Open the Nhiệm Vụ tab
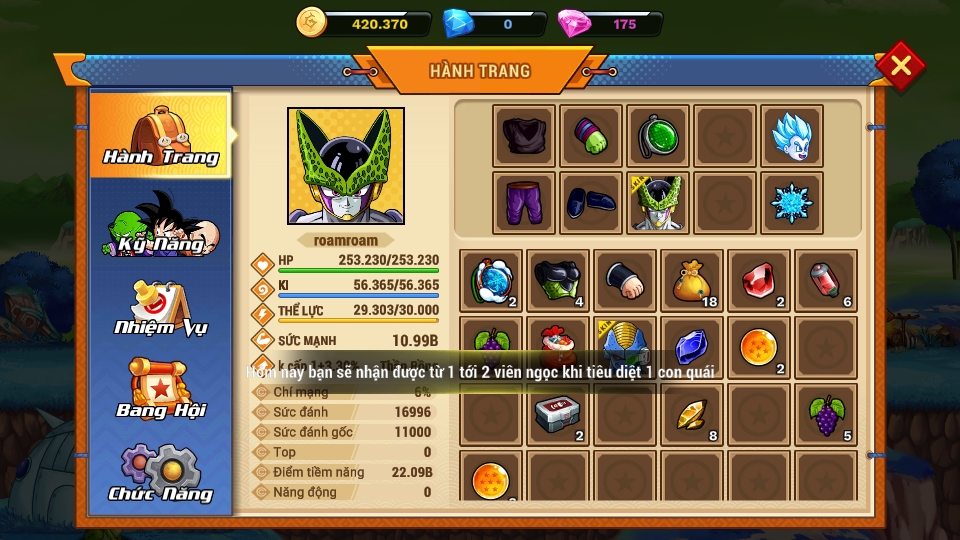This screenshot has height=540, width=960. (x=160, y=308)
